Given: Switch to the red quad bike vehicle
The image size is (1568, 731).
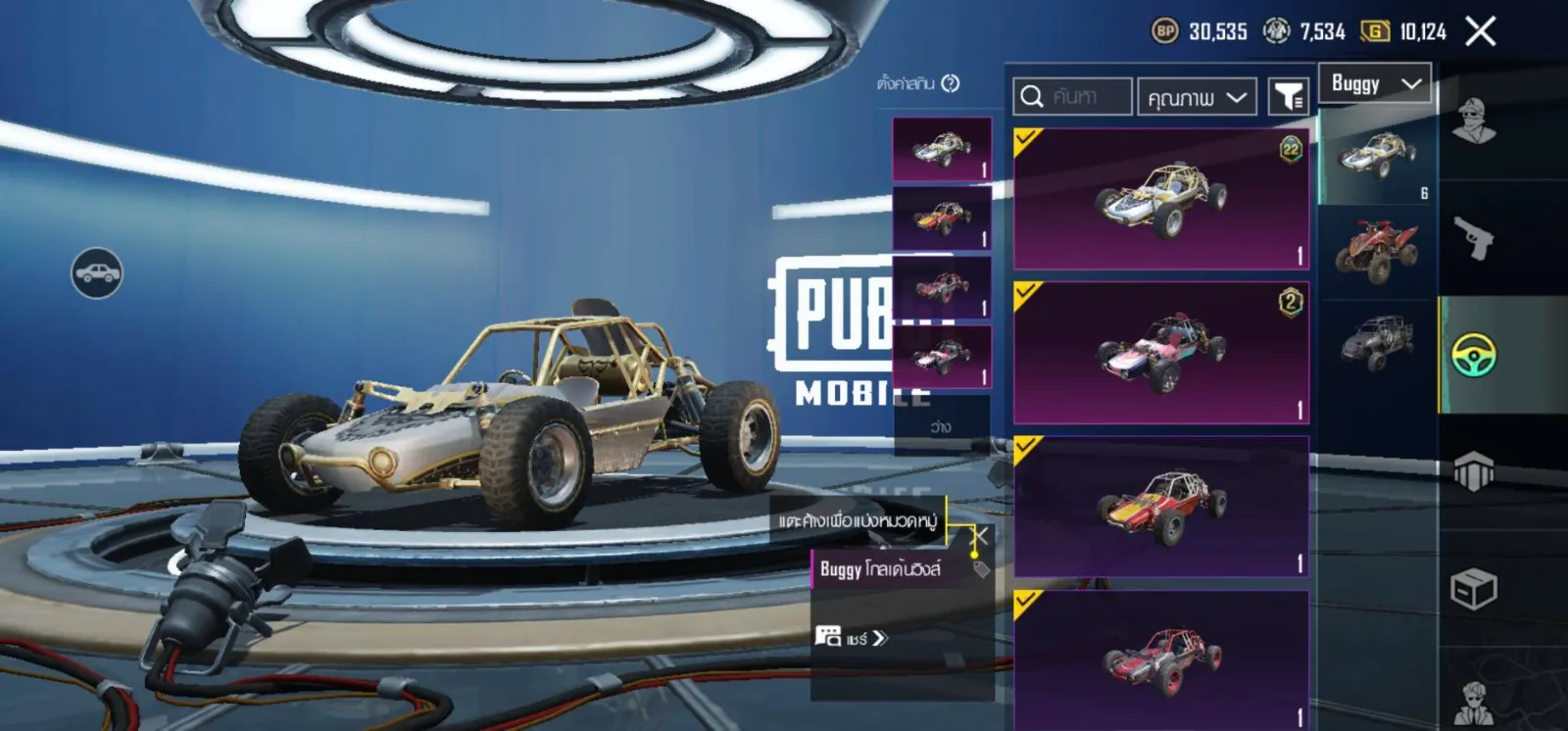Looking at the screenshot, I should click(x=1377, y=250).
